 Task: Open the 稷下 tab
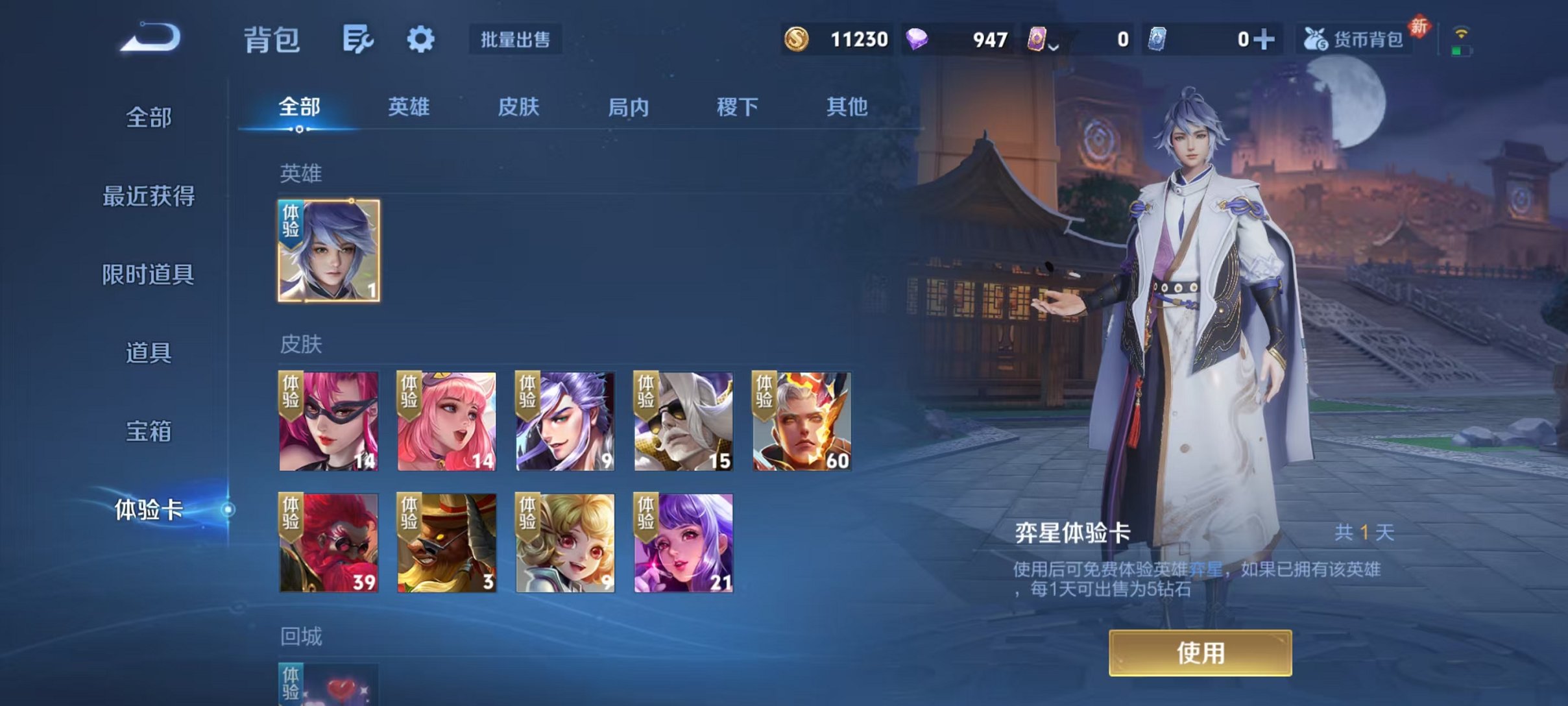point(736,108)
